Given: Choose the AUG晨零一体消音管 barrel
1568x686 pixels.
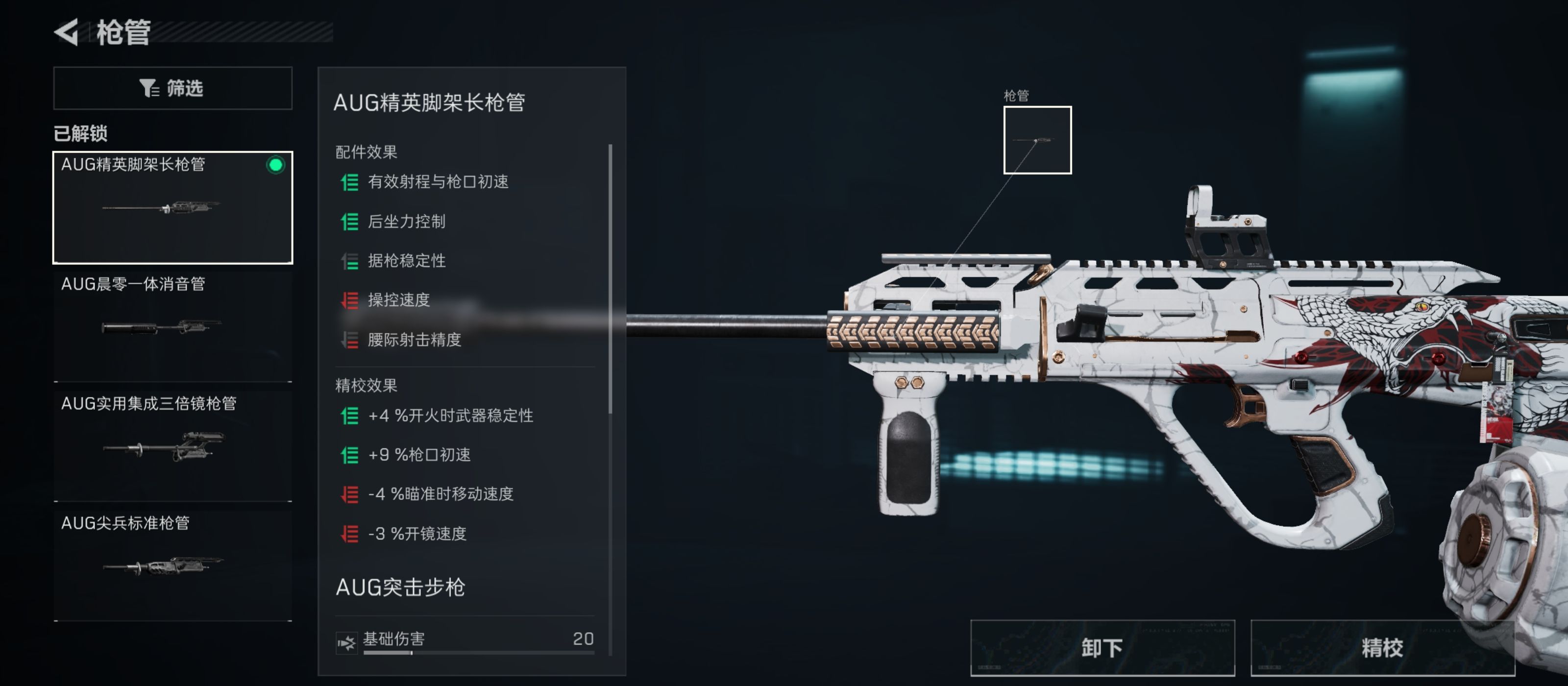Looking at the screenshot, I should (173, 326).
